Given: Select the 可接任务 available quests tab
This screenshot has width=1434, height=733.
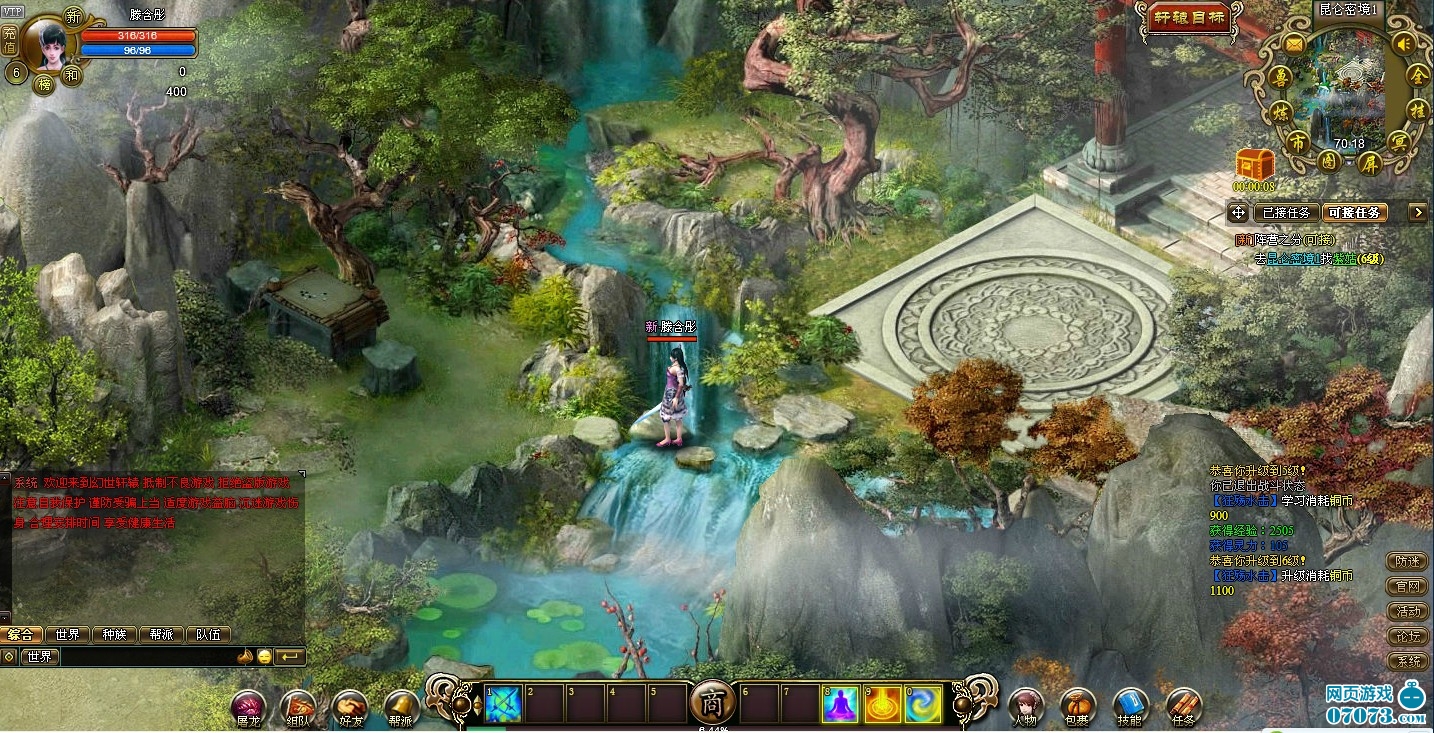Looking at the screenshot, I should pyautogui.click(x=1354, y=212).
